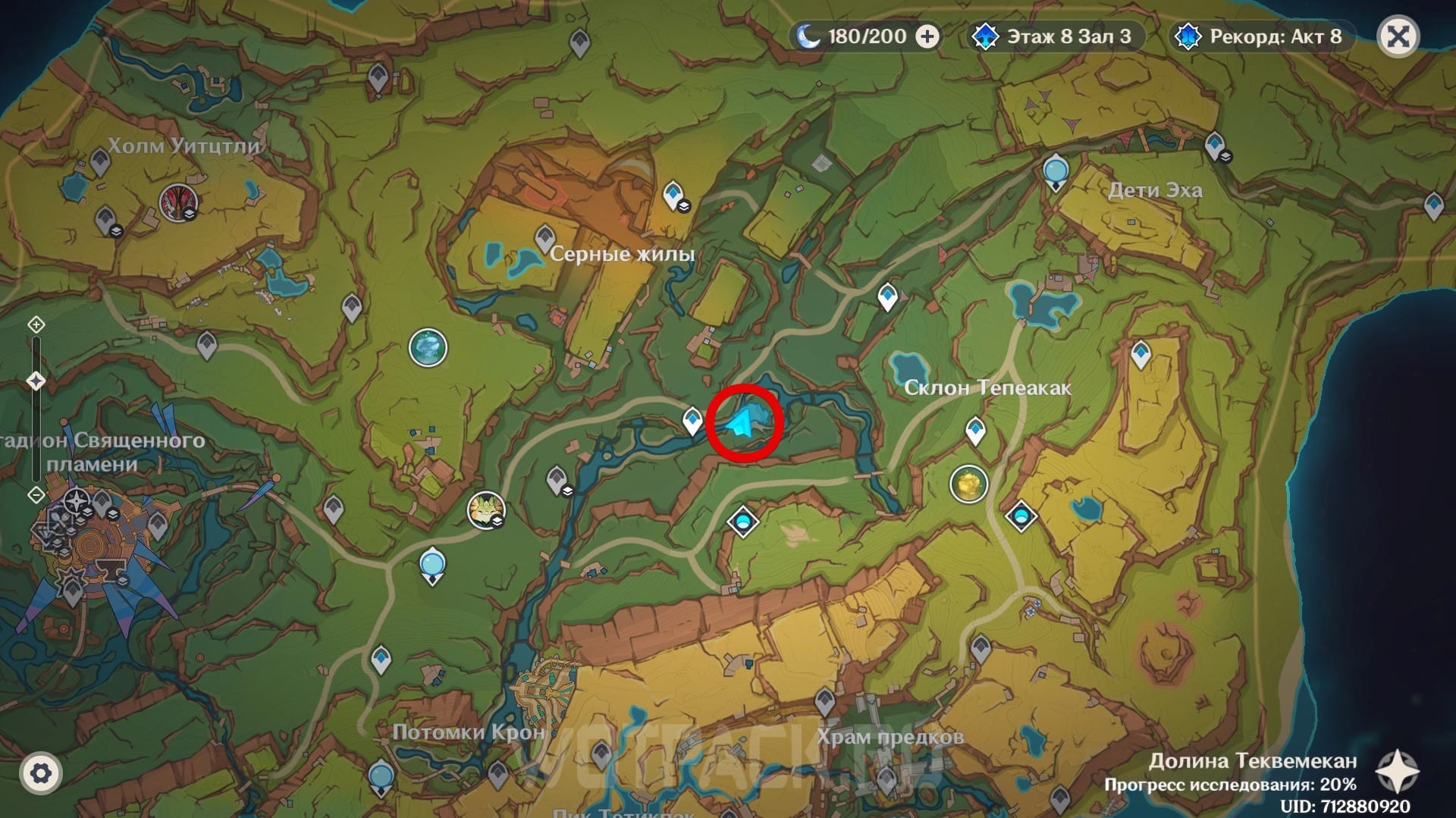Open Spiral Abyss progress Этаж 8 Зал 3
The height and width of the screenshot is (818, 1456).
(x=1054, y=36)
